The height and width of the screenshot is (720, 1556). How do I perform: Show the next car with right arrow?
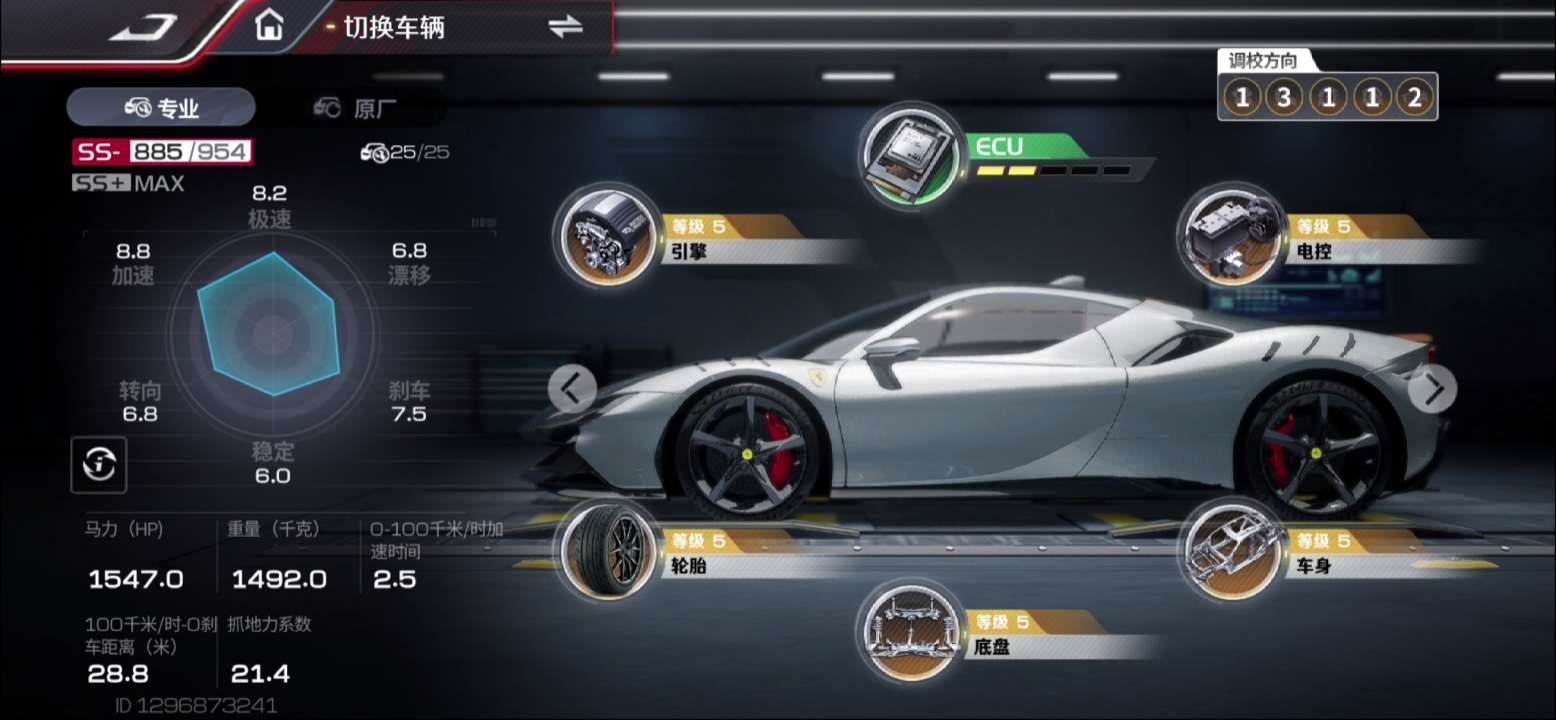(1433, 389)
